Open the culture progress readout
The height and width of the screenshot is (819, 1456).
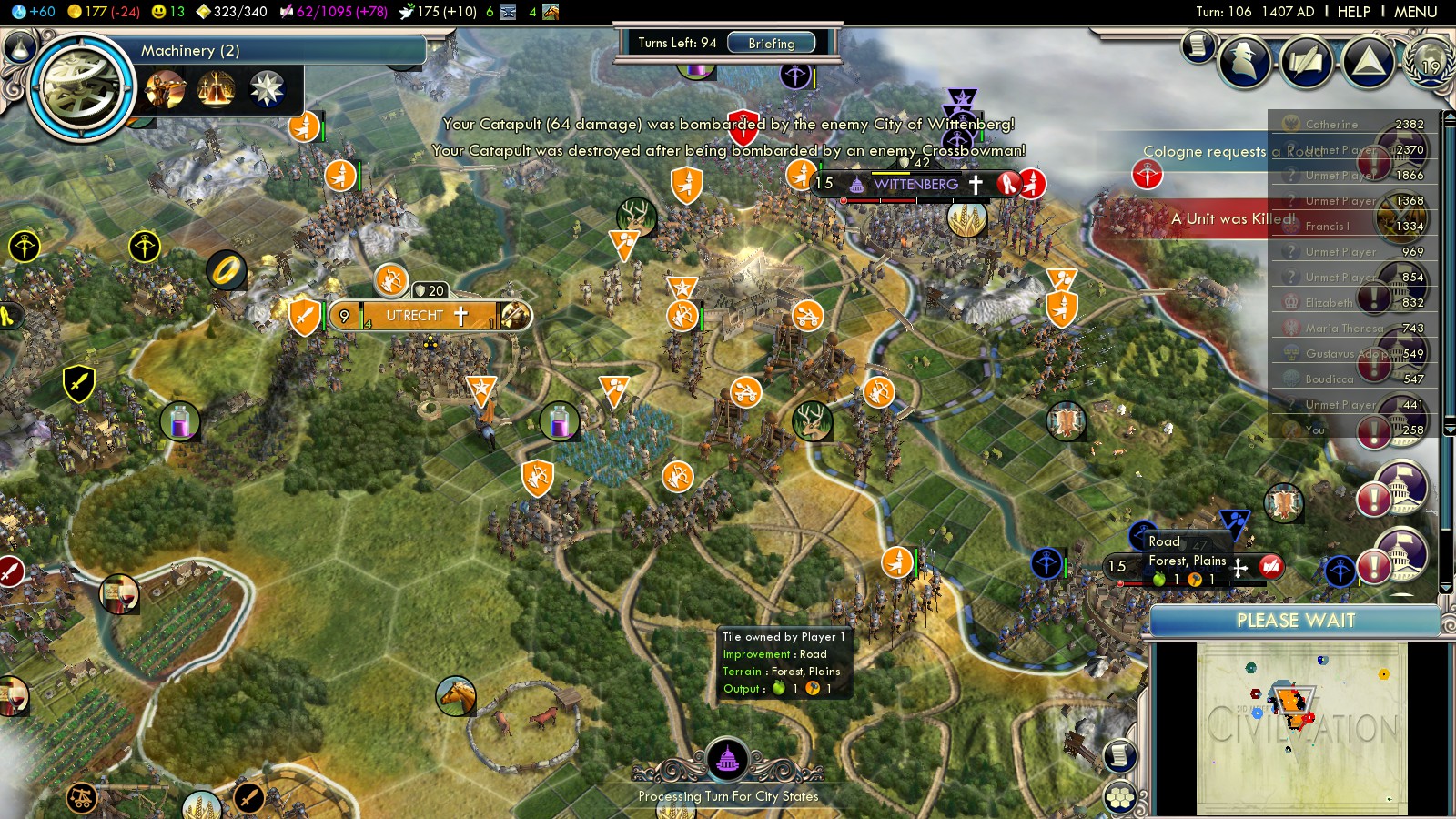point(332,12)
